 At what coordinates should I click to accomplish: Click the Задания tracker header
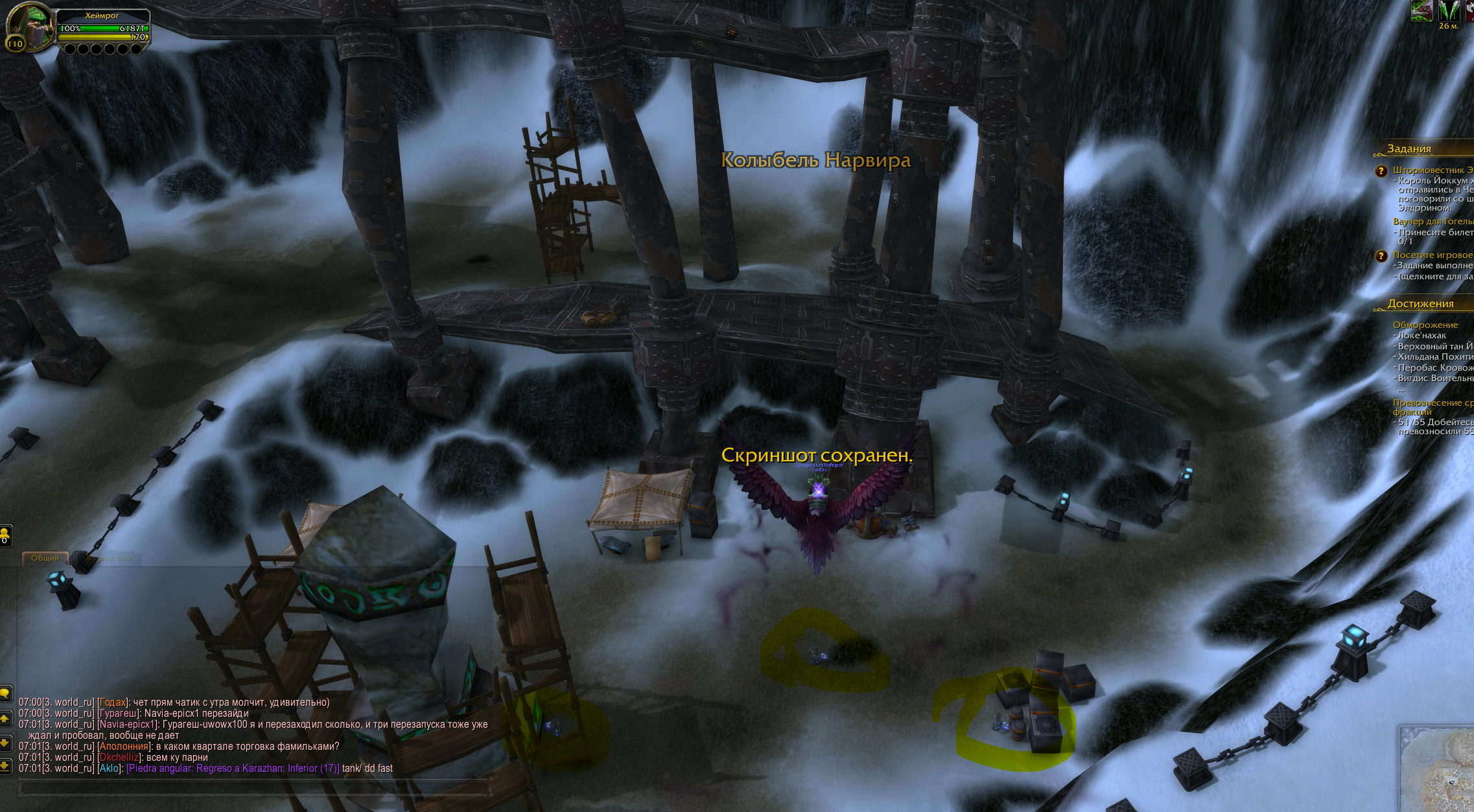[1409, 149]
